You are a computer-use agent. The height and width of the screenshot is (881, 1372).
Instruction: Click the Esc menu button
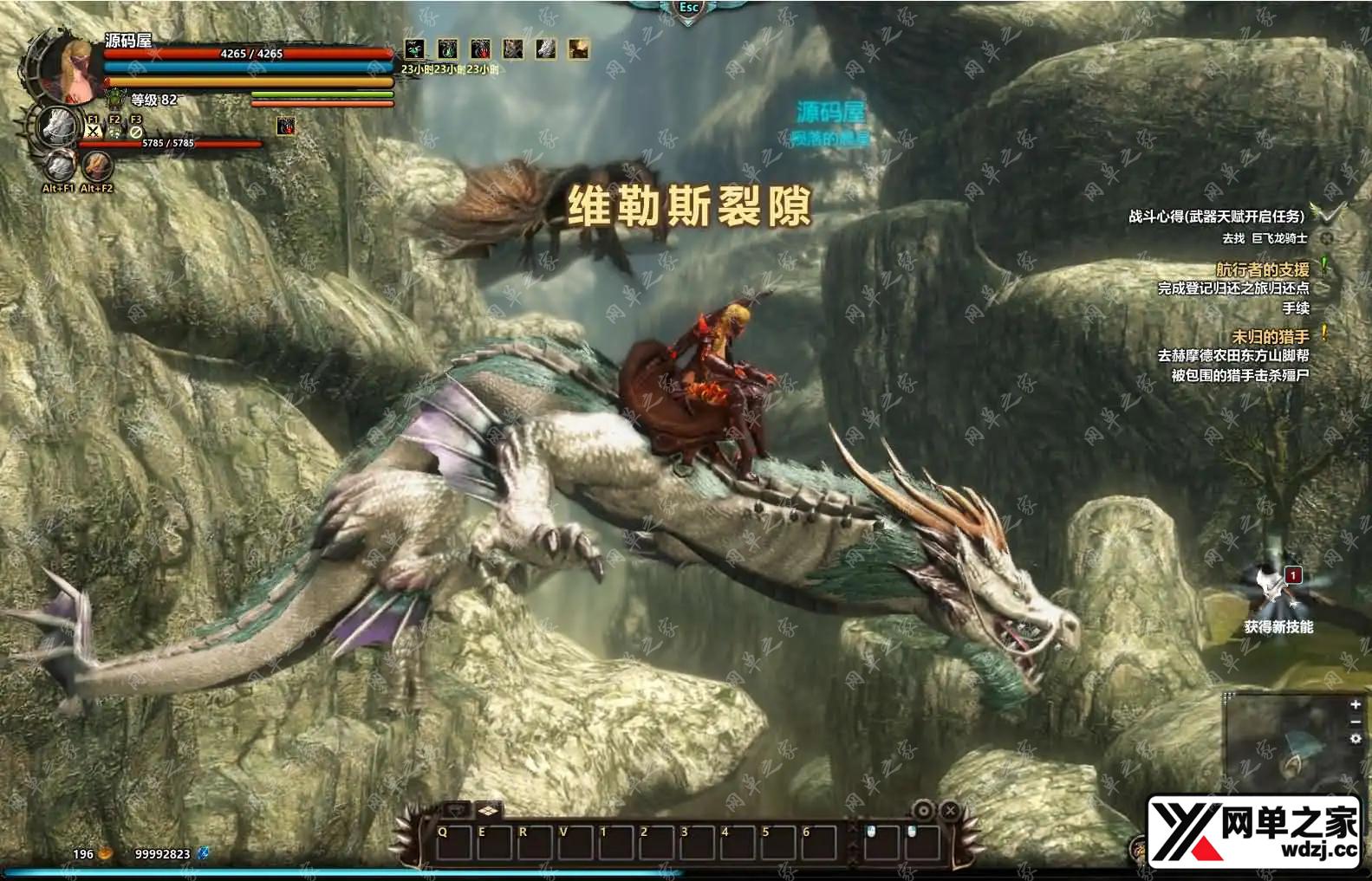[x=688, y=9]
